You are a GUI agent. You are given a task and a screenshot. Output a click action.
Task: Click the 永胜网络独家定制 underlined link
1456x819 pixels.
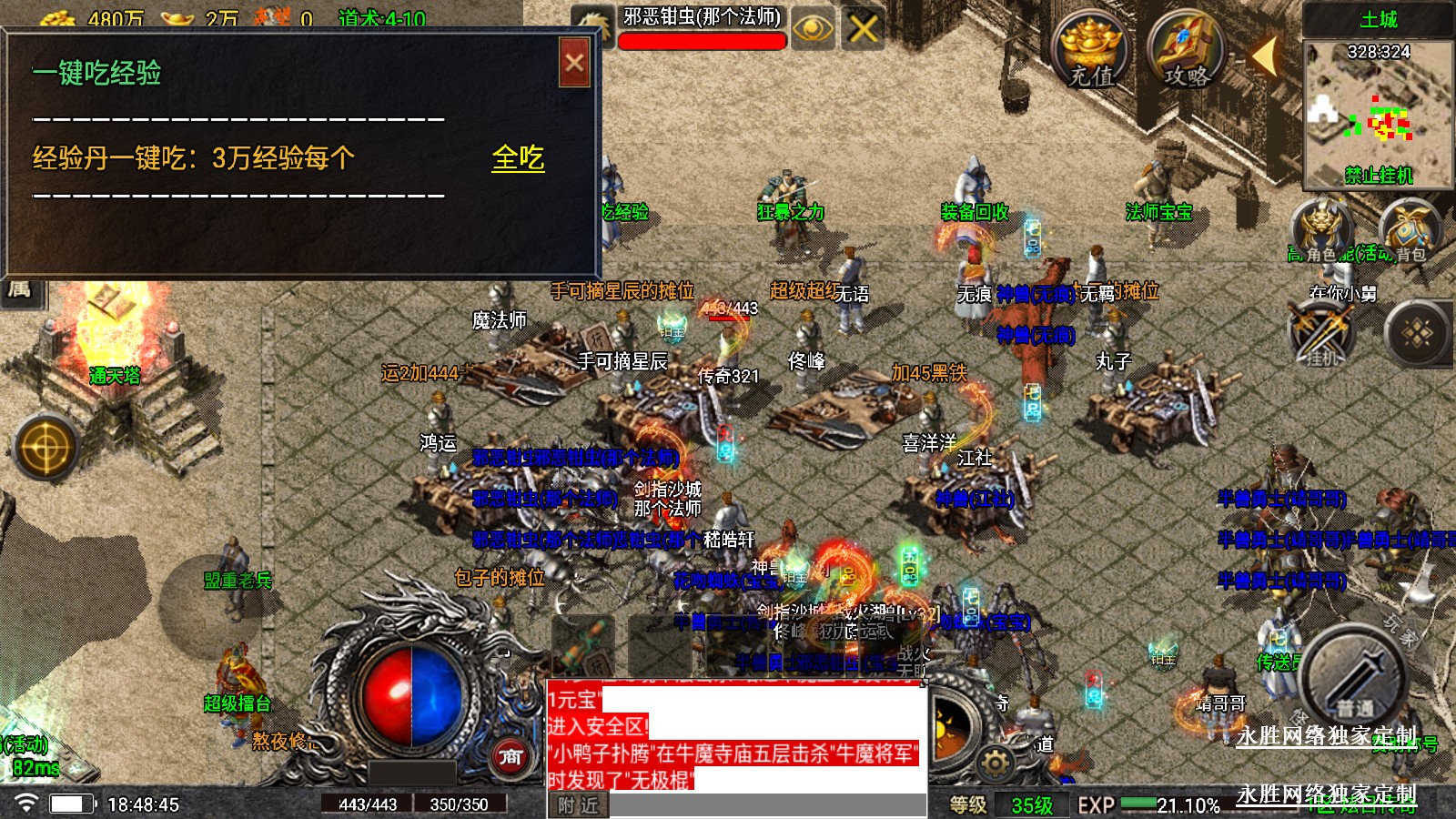click(x=1325, y=736)
